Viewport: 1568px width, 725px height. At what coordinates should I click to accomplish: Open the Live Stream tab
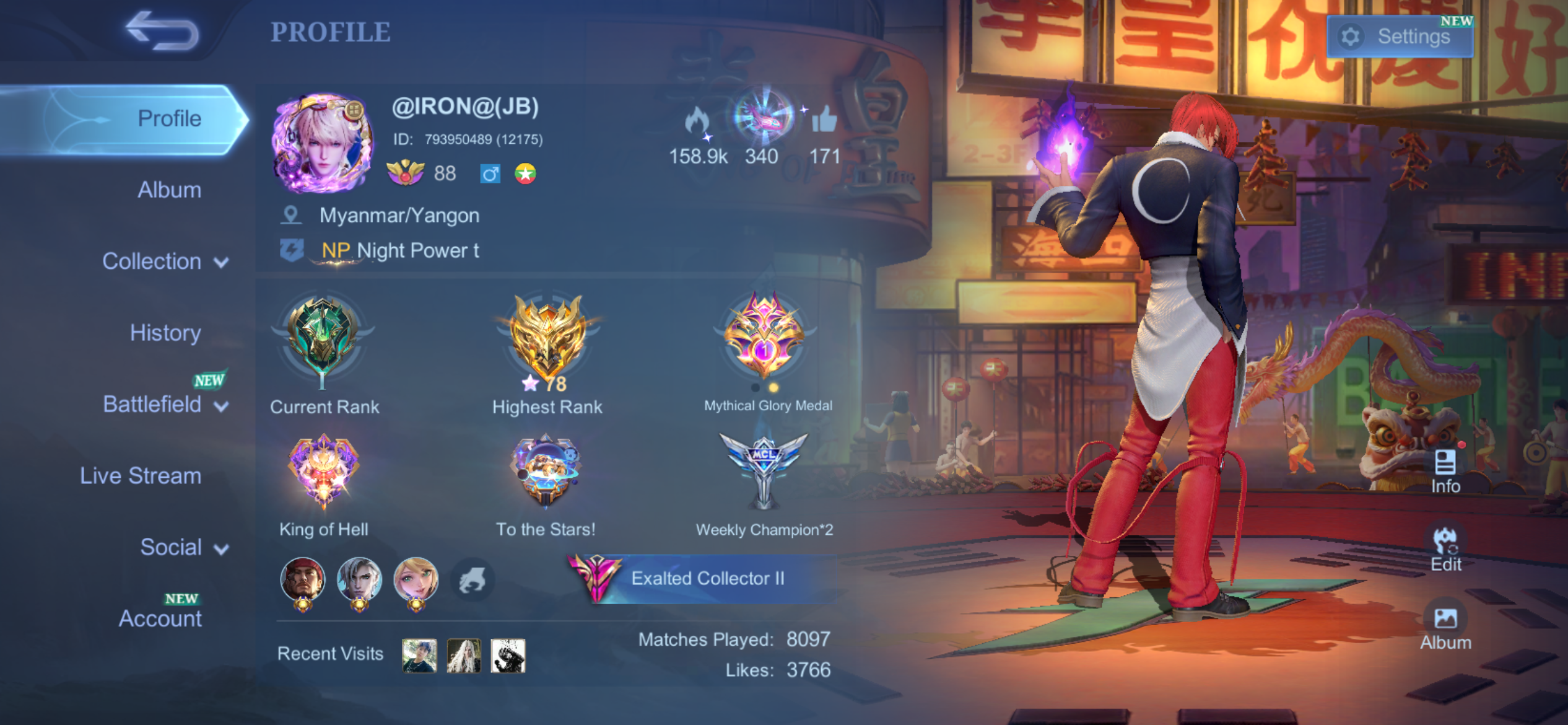click(141, 476)
